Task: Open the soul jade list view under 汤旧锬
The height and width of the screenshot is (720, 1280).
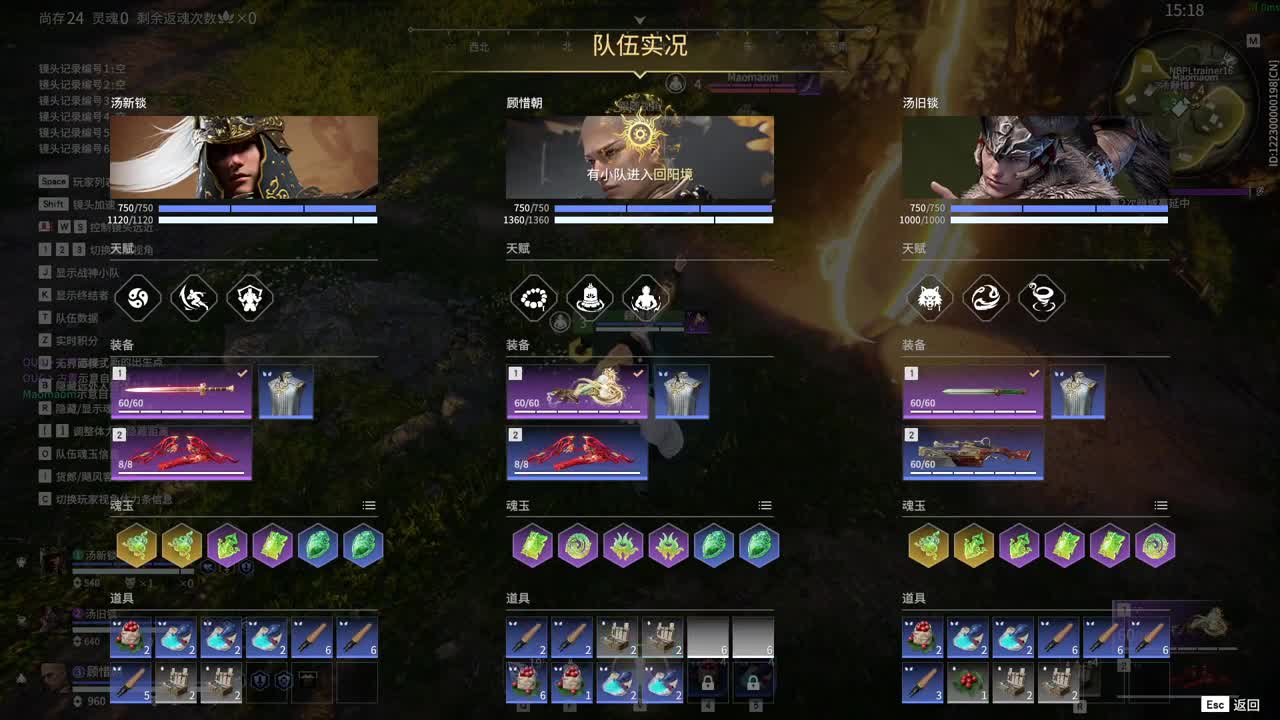Action: [1160, 505]
